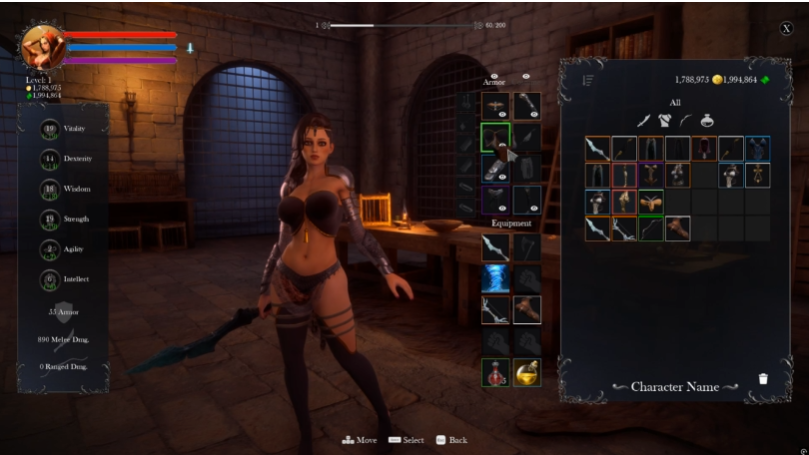Close the inventory with the X button
Screen dimensions: 809x455
click(786, 29)
